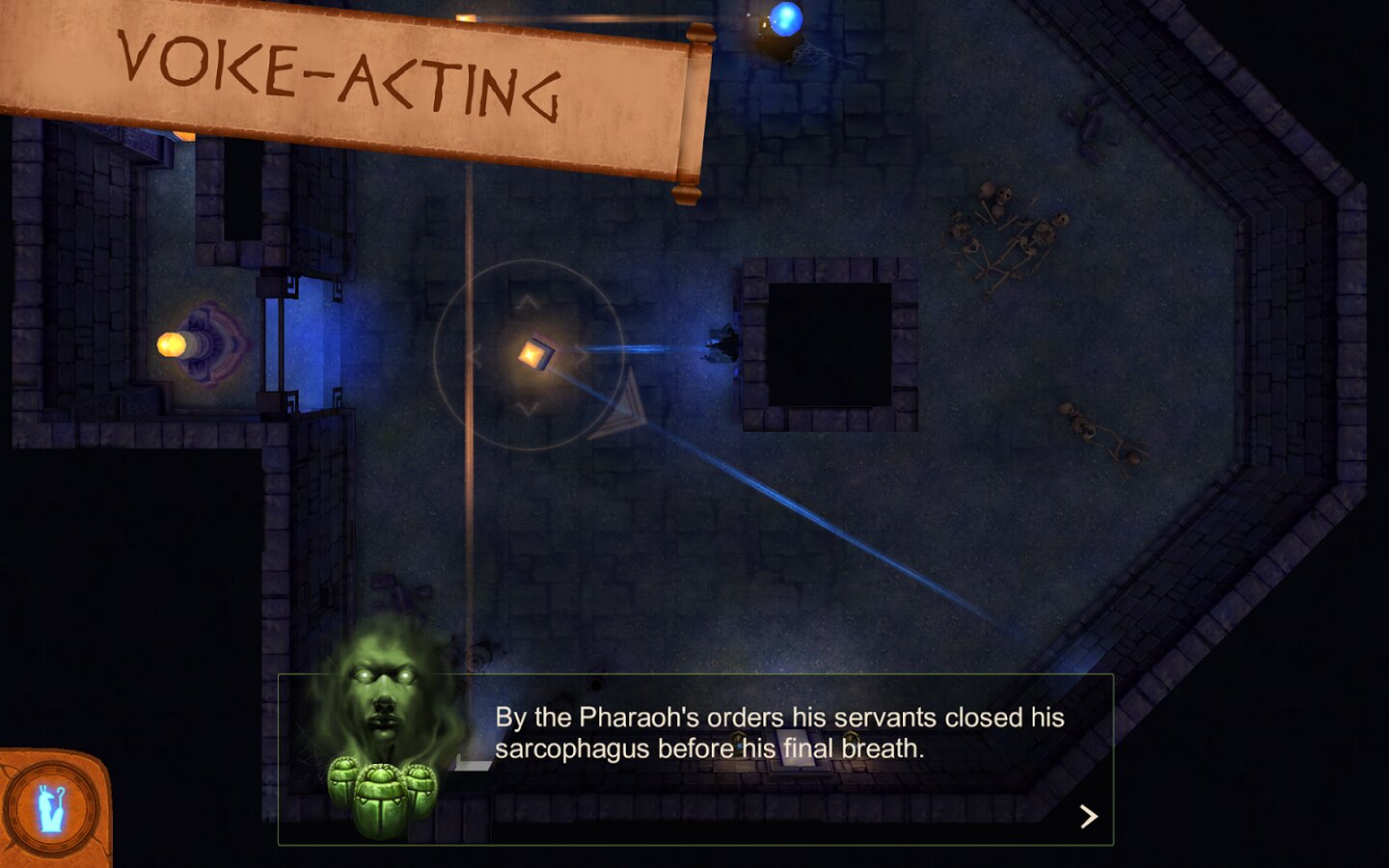Select the left arrow beside the glowing block
Viewport: 1389px width, 868px height.
pyautogui.click(x=475, y=356)
